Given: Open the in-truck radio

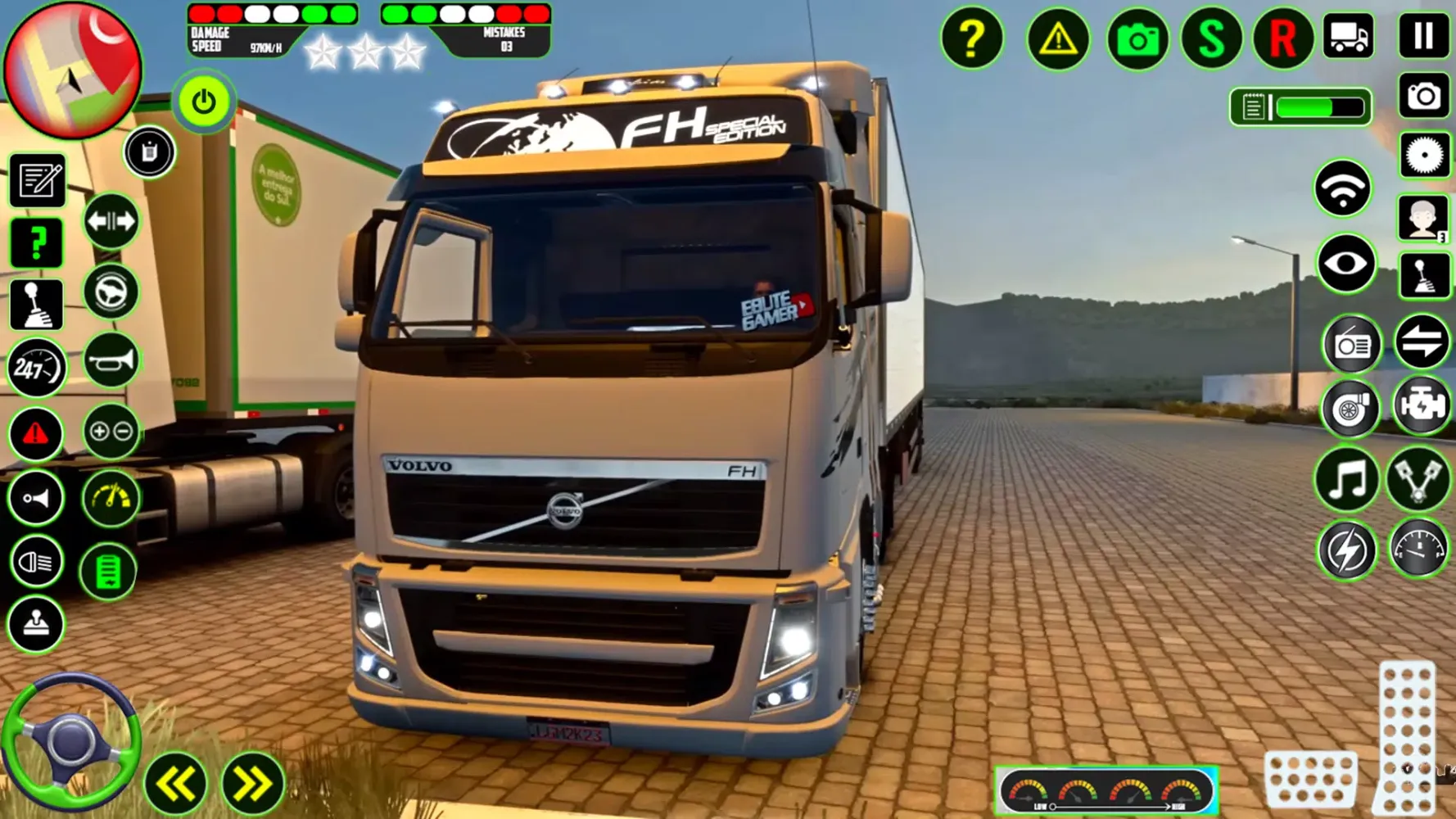Looking at the screenshot, I should [1352, 344].
